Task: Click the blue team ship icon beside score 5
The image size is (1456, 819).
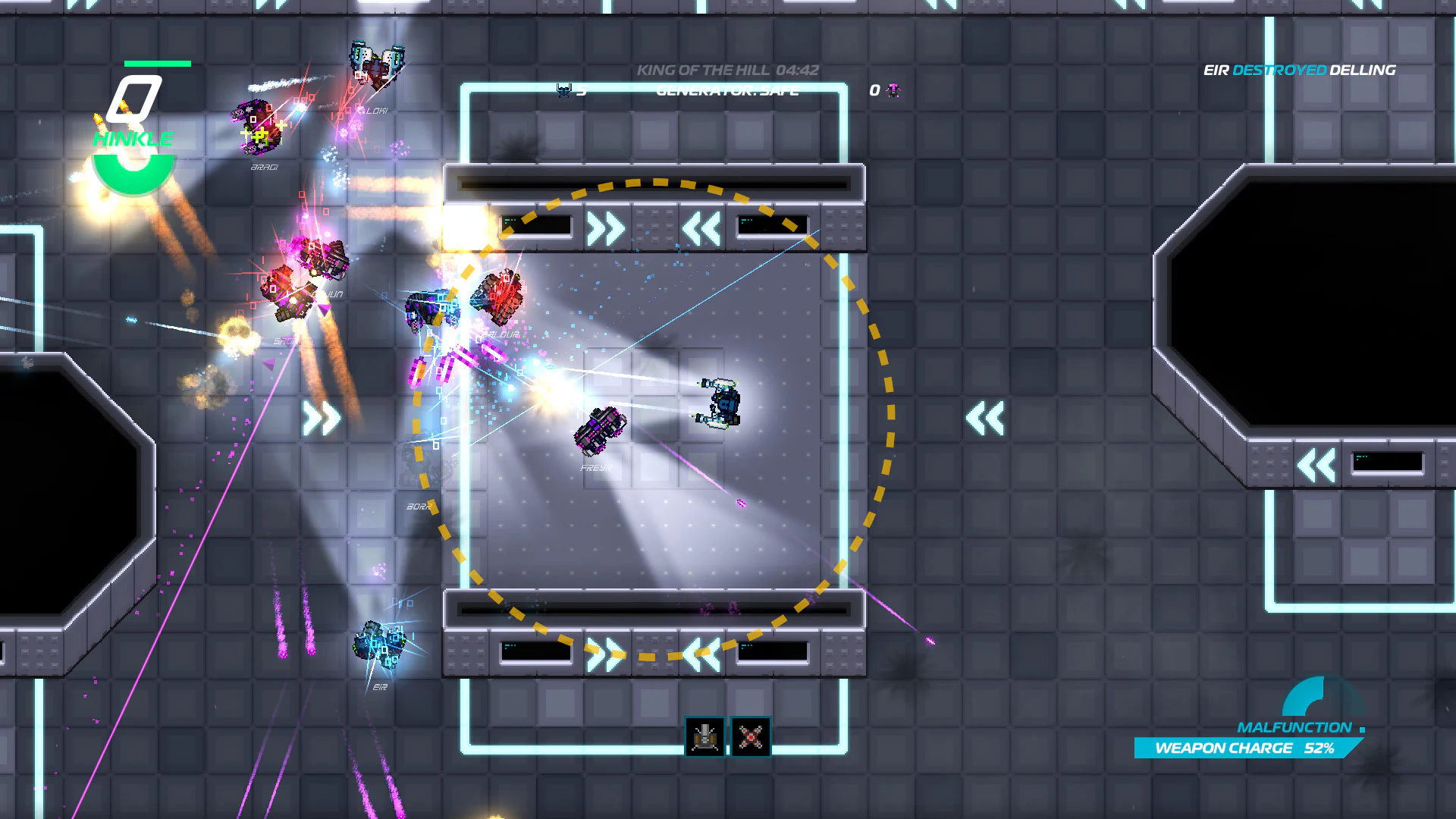Action: click(562, 89)
